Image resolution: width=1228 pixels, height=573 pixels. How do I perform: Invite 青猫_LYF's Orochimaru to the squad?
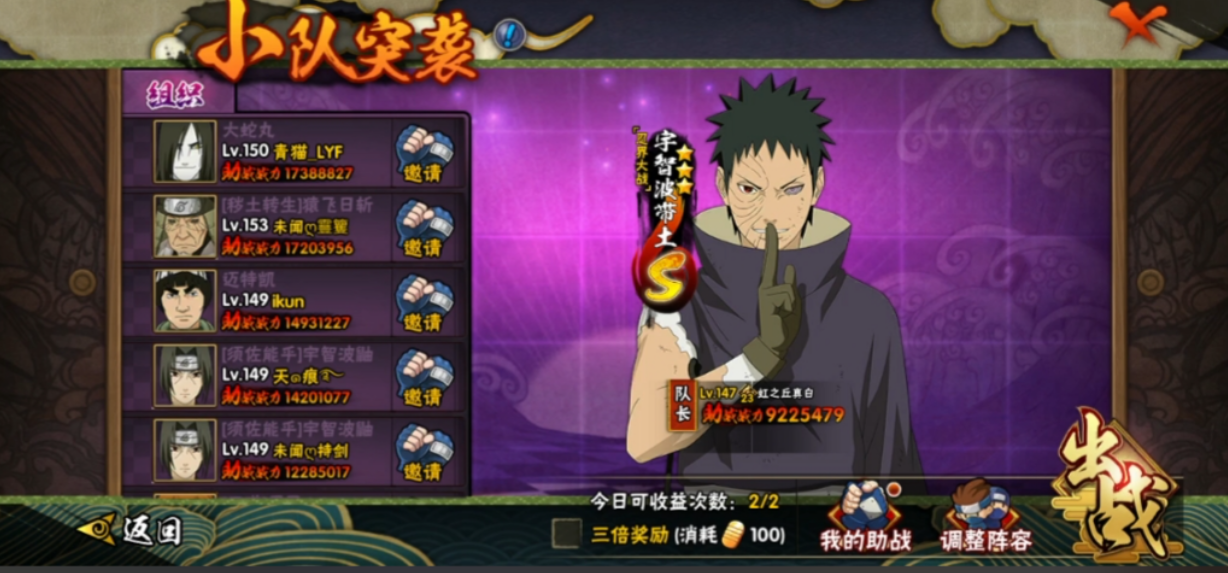pos(424,153)
